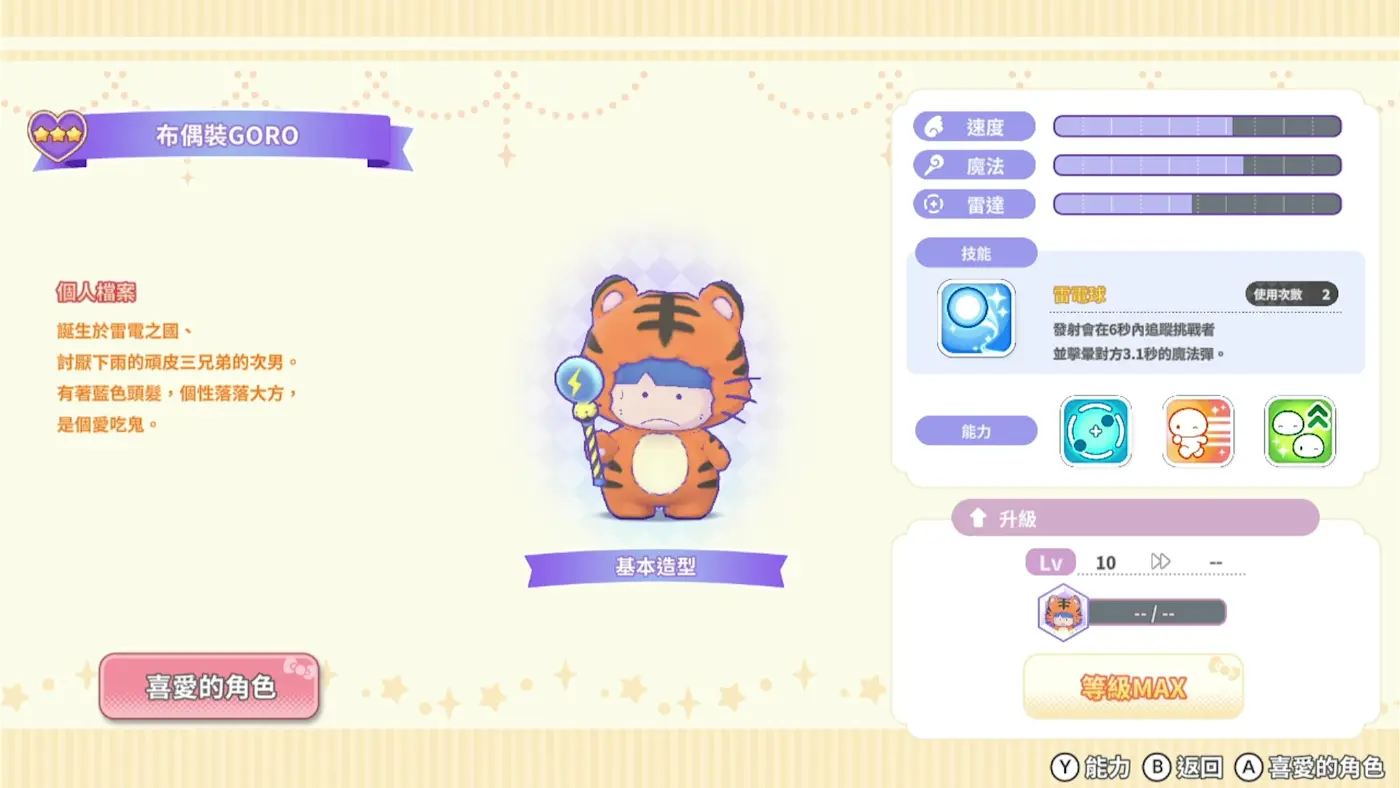Click the green Puyo rank-up ability icon

[x=1299, y=431]
